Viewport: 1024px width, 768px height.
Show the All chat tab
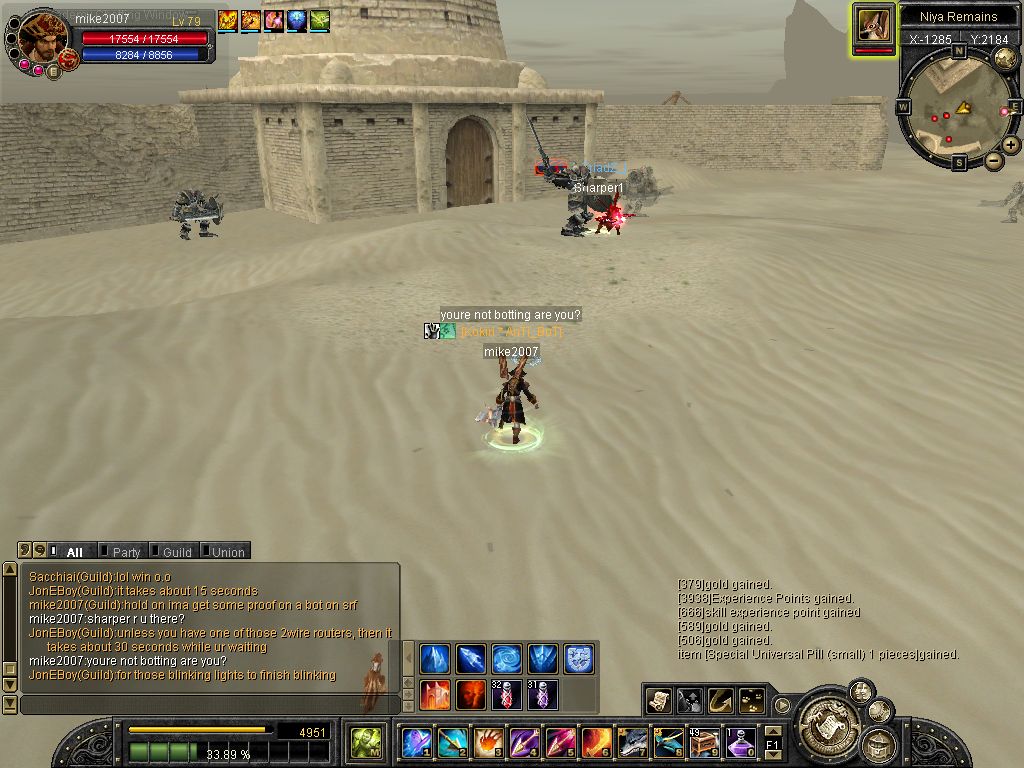74,552
